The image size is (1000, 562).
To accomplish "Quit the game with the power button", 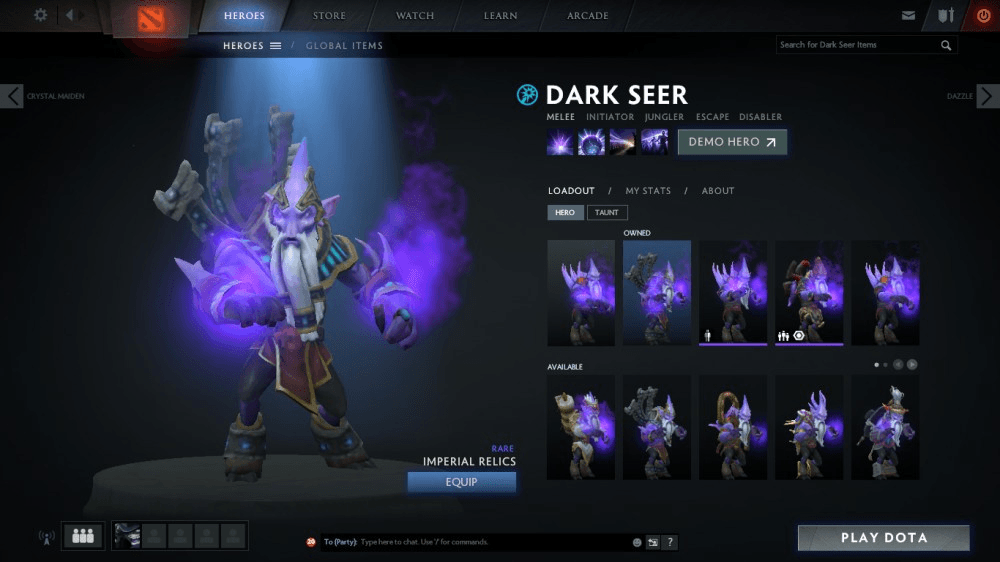I will [x=982, y=16].
